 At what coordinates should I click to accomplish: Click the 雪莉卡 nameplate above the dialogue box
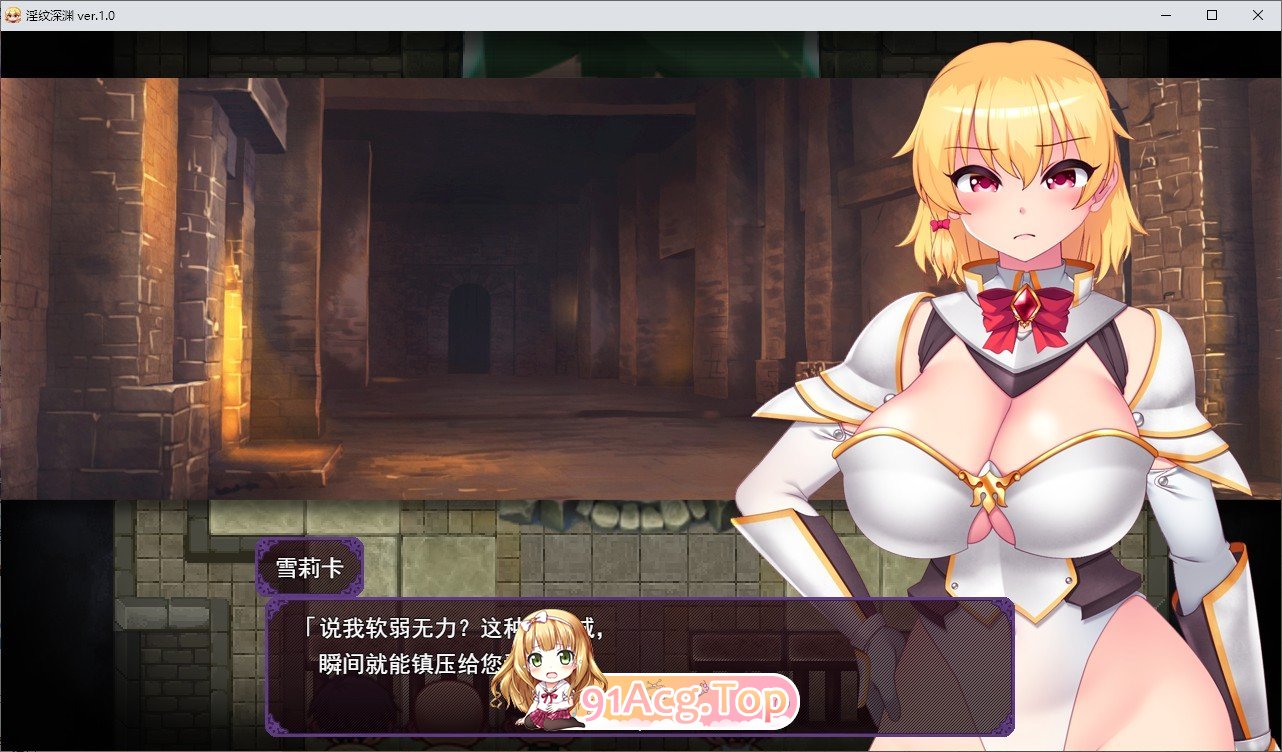click(310, 565)
